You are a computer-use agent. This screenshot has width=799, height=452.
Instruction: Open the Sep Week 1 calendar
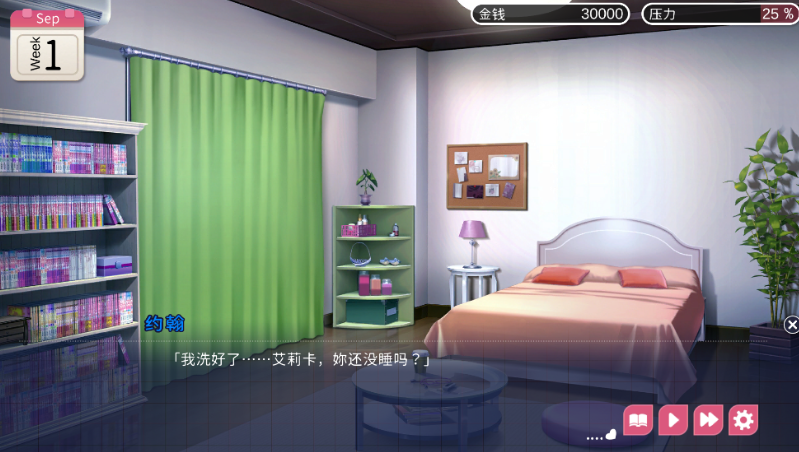tap(47, 45)
